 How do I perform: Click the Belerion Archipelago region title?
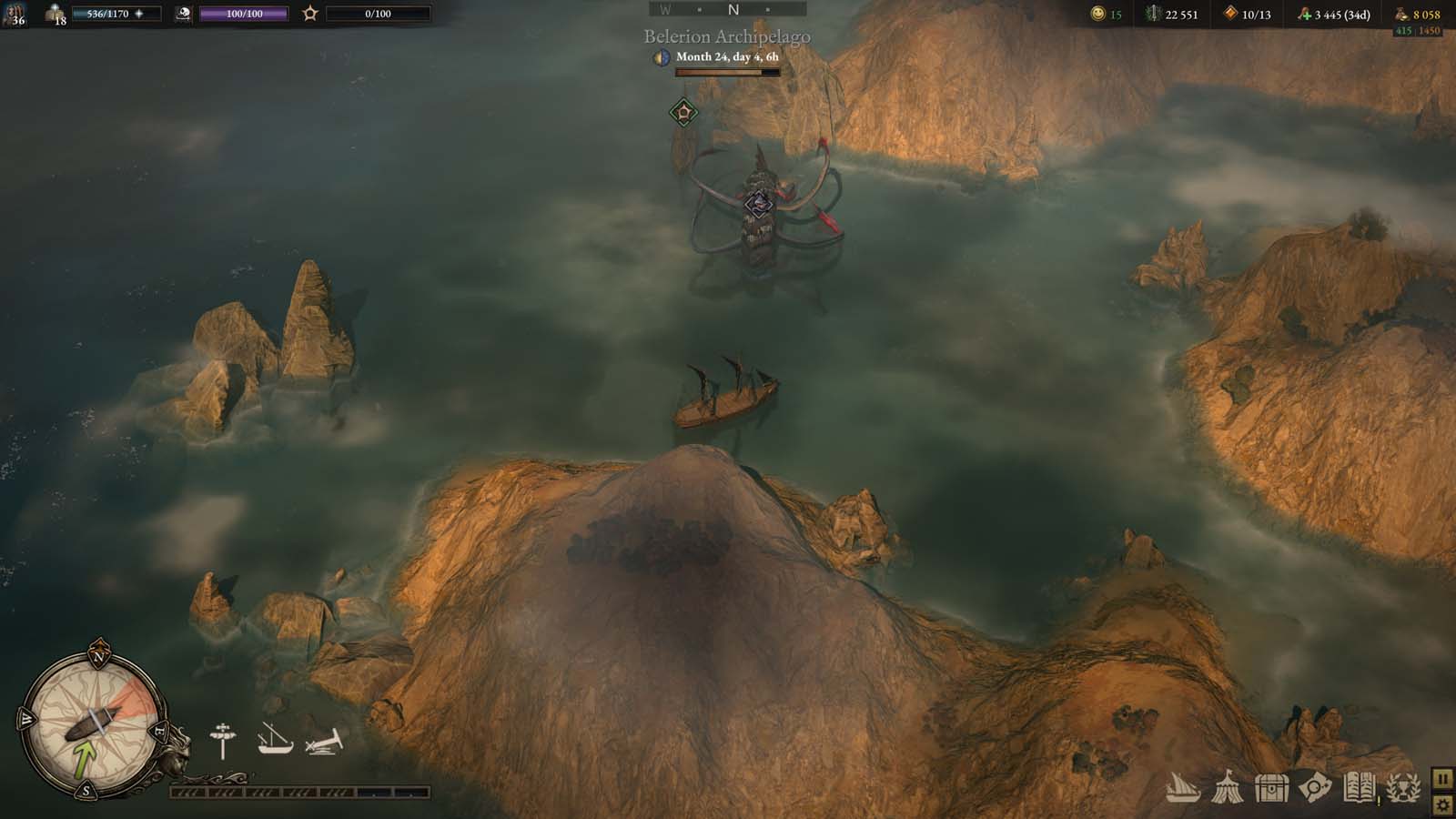(x=725, y=37)
